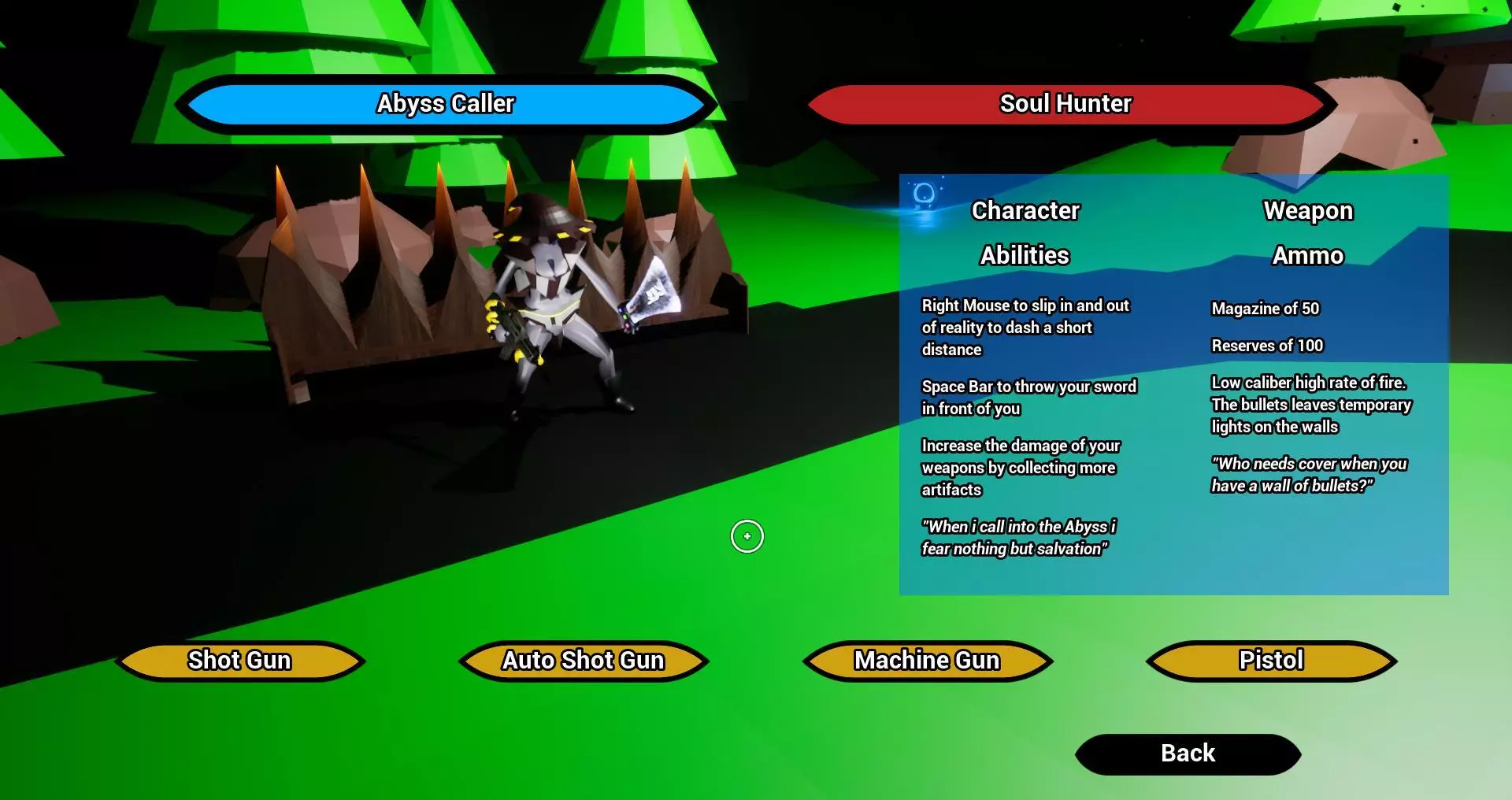Viewport: 1512px width, 800px height.
Task: Select the Soul Hunter character banner
Action: (x=1065, y=102)
